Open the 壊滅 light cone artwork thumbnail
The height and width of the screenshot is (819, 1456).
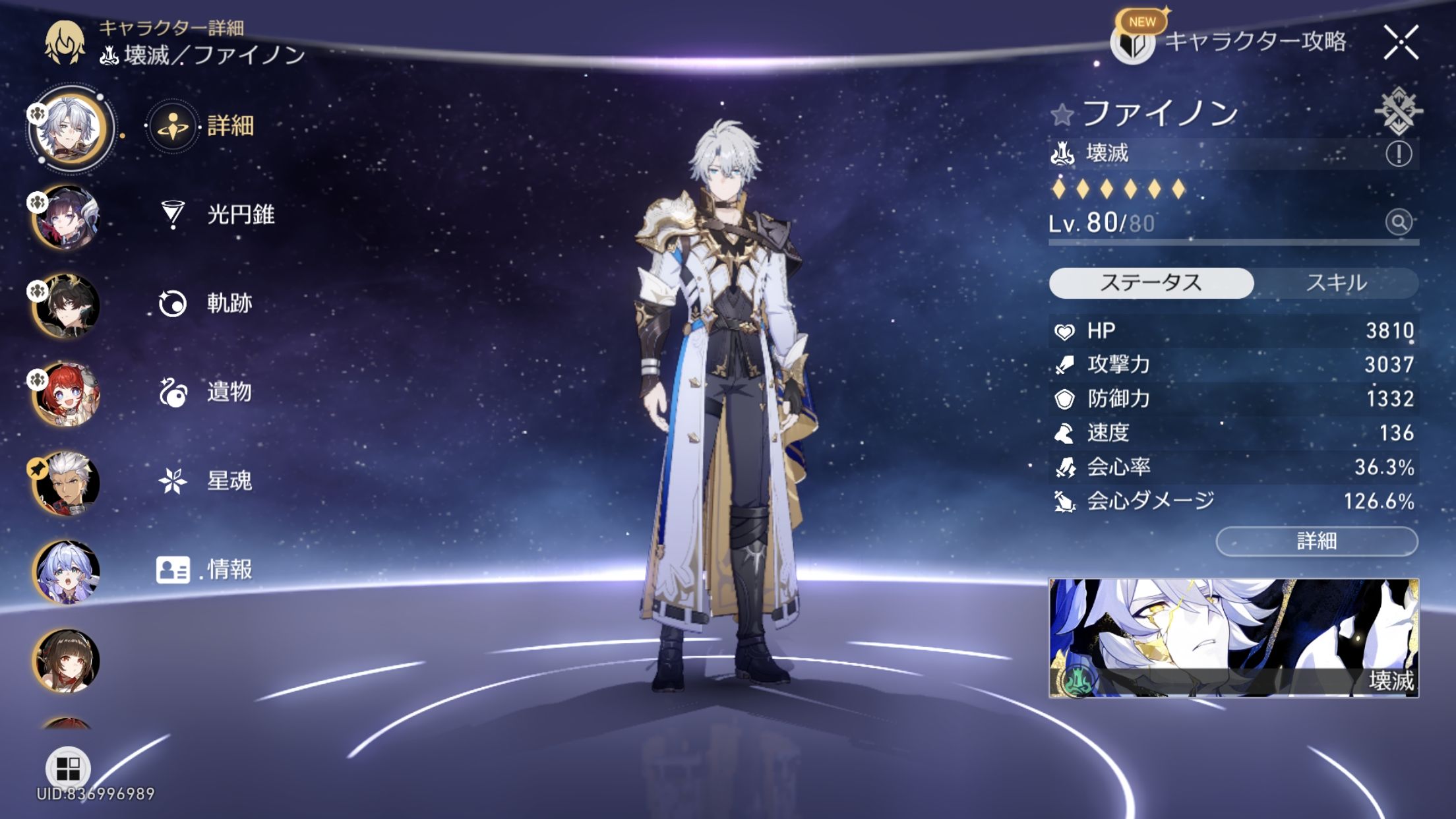pos(1233,638)
